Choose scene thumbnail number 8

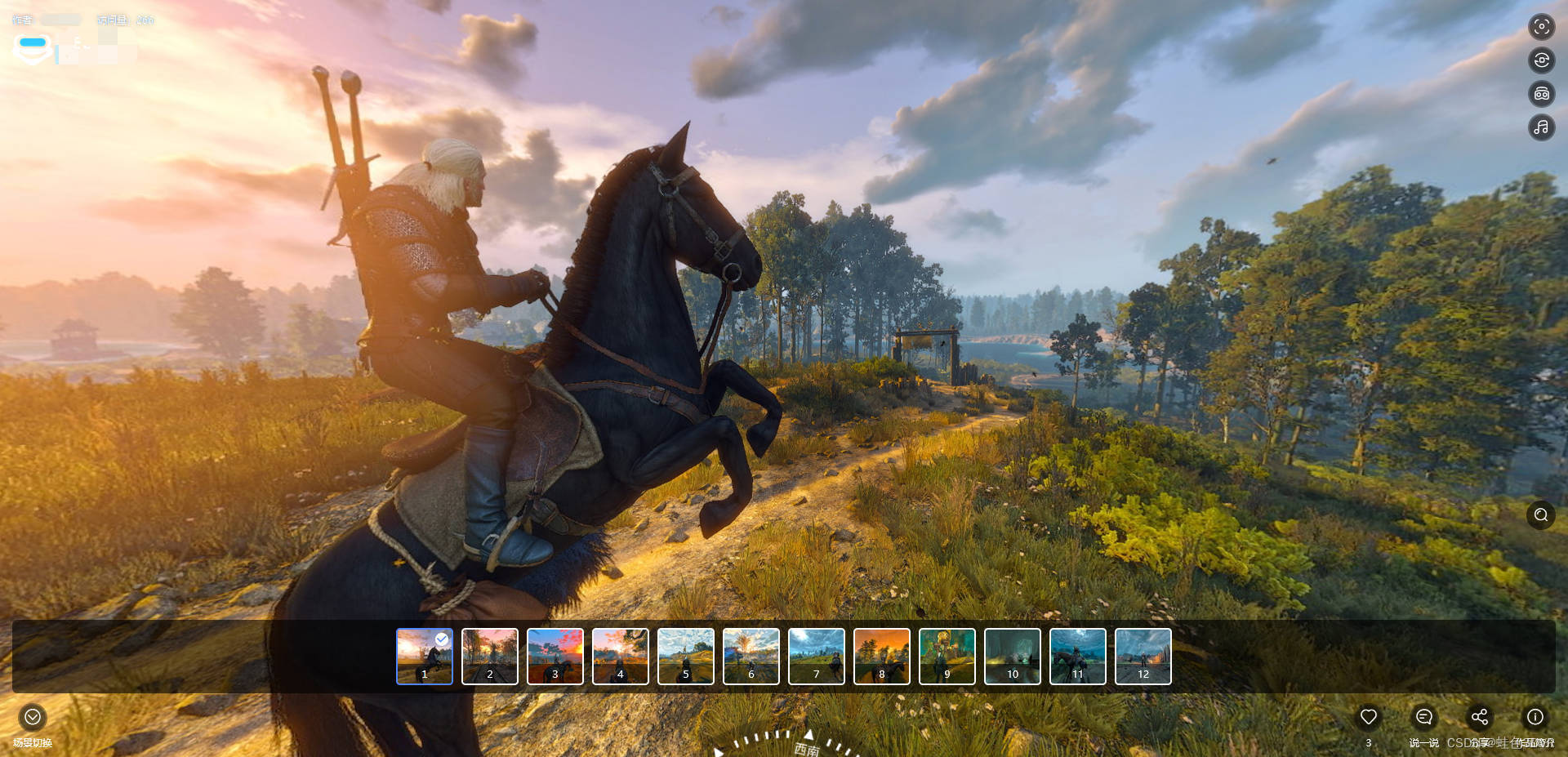(882, 656)
